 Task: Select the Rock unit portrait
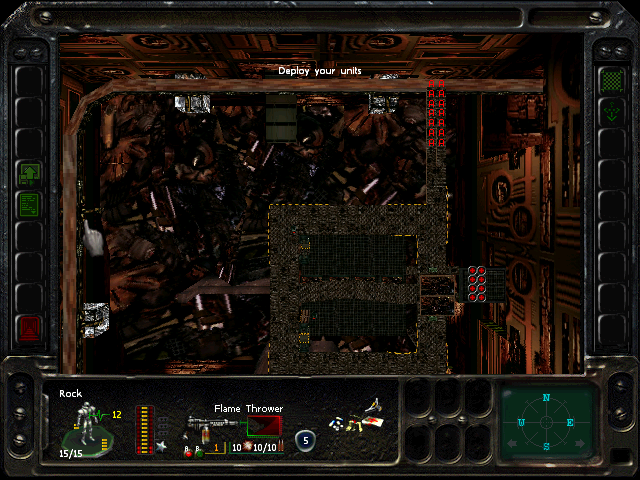click(x=88, y=425)
